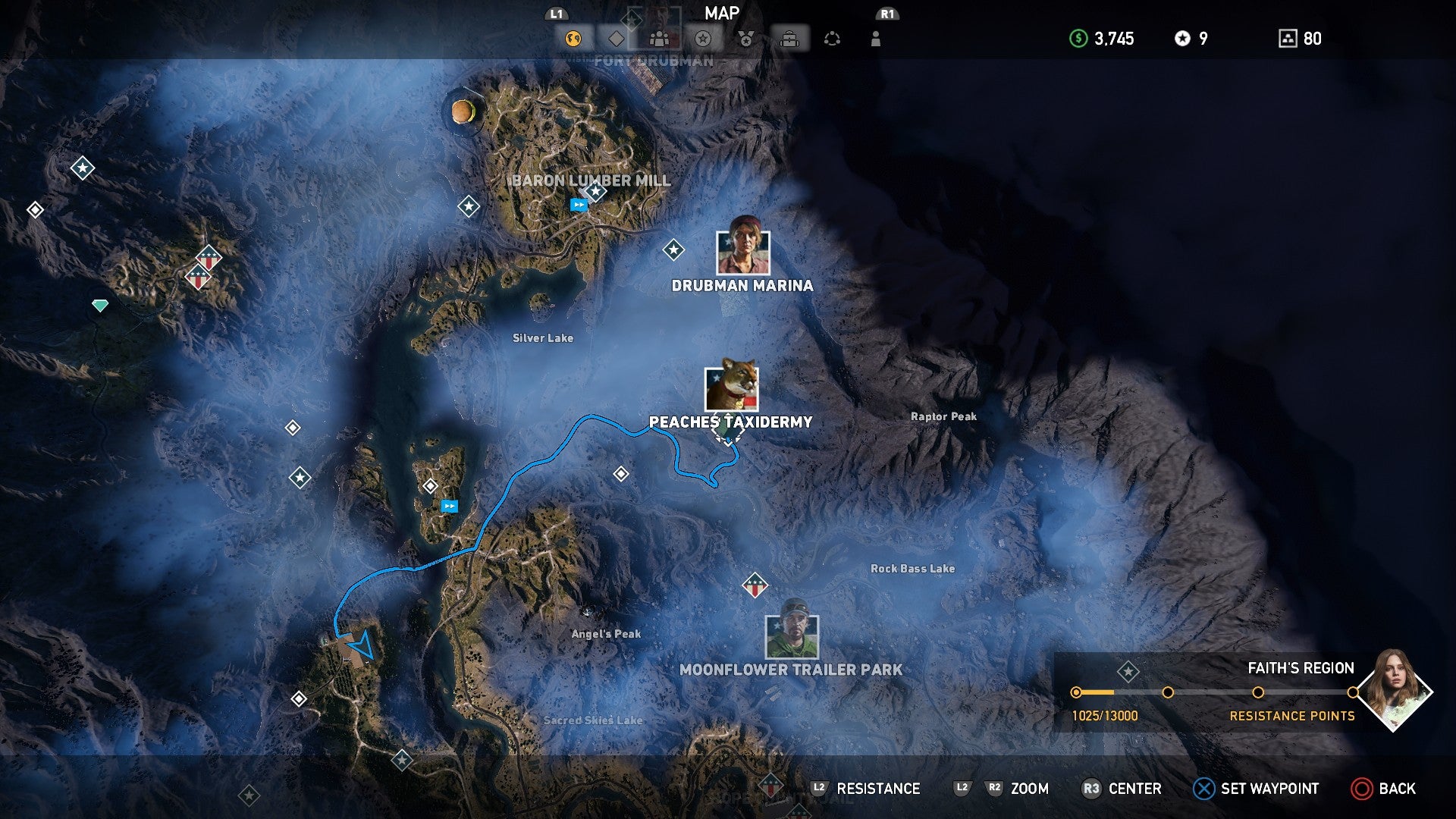Click the burger landmark icon near Fort Drubman
1456x819 pixels.
pyautogui.click(x=463, y=112)
